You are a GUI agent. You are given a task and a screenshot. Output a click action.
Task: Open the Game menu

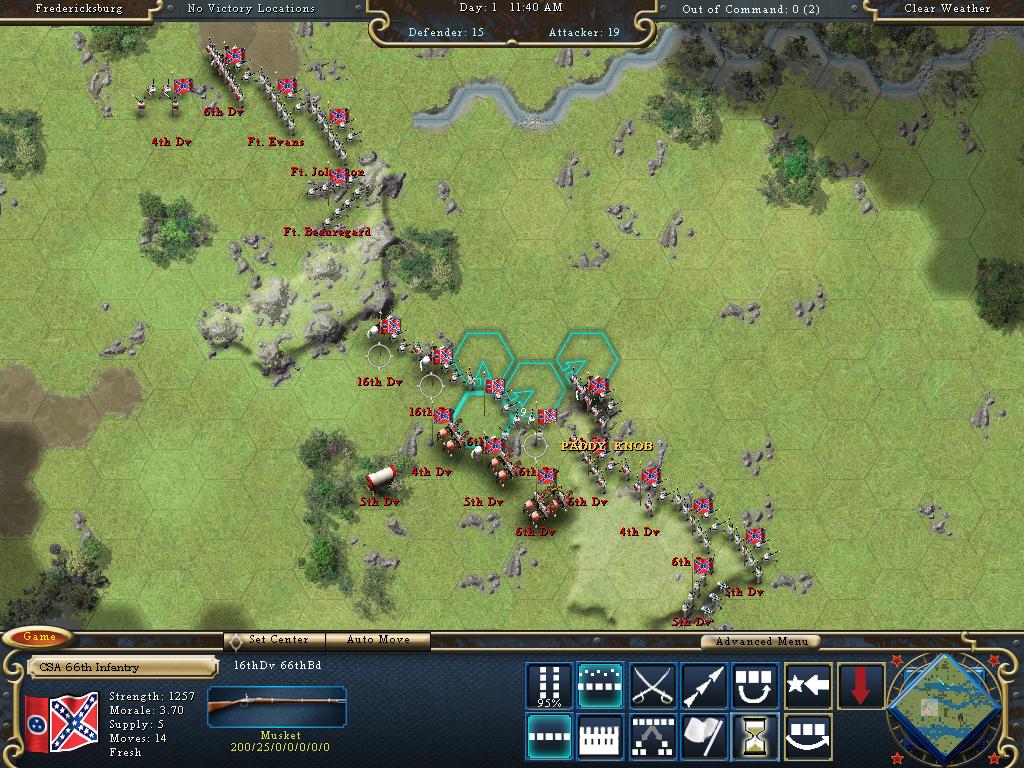(40, 637)
